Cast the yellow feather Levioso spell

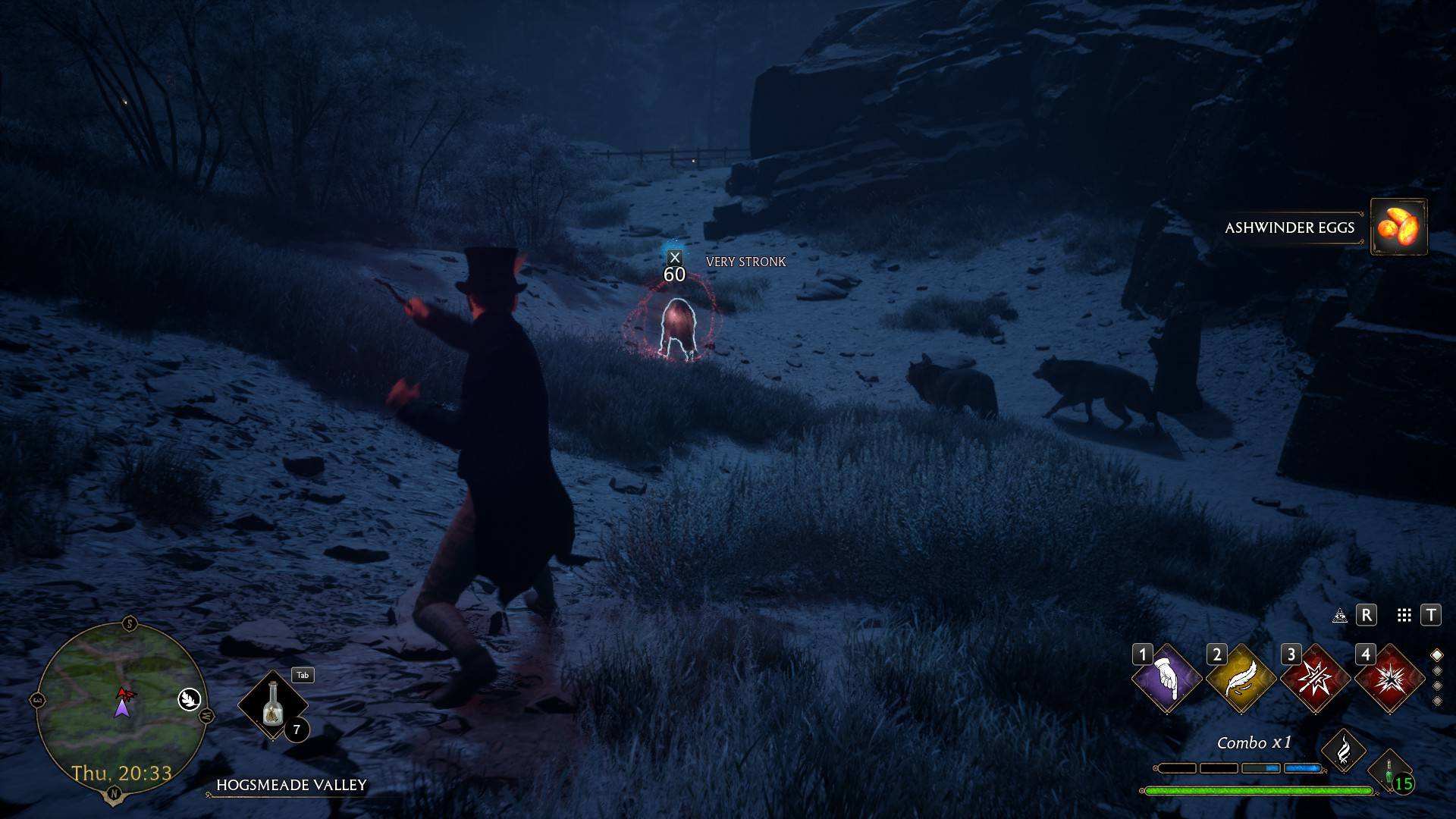tap(1241, 678)
